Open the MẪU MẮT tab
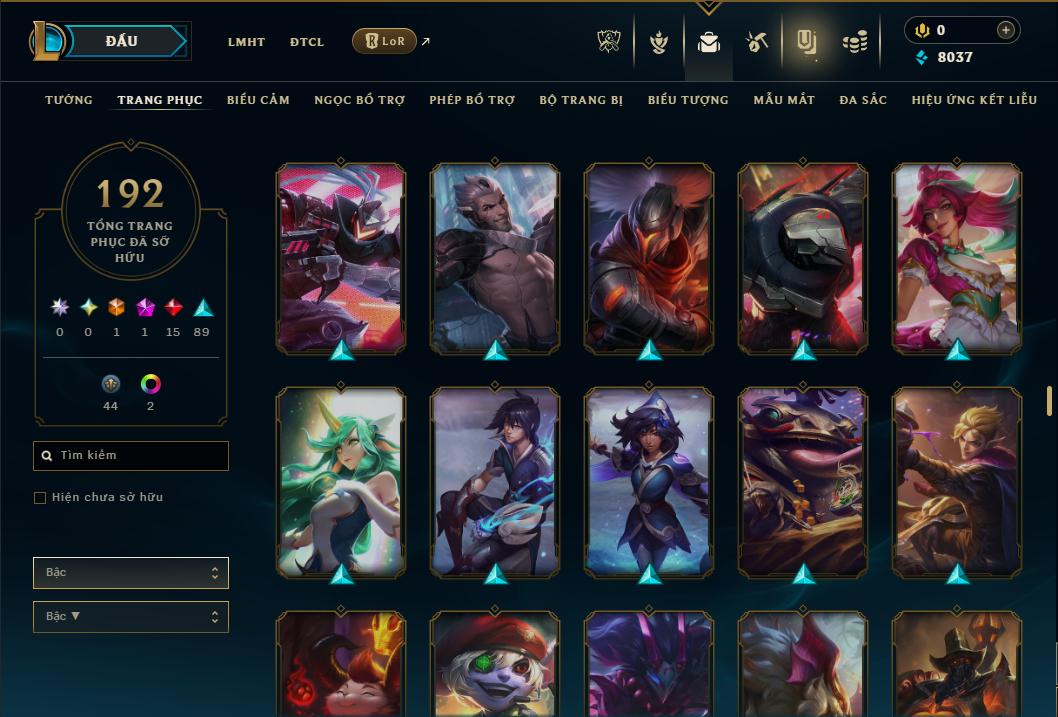This screenshot has height=717, width=1058. [x=784, y=100]
